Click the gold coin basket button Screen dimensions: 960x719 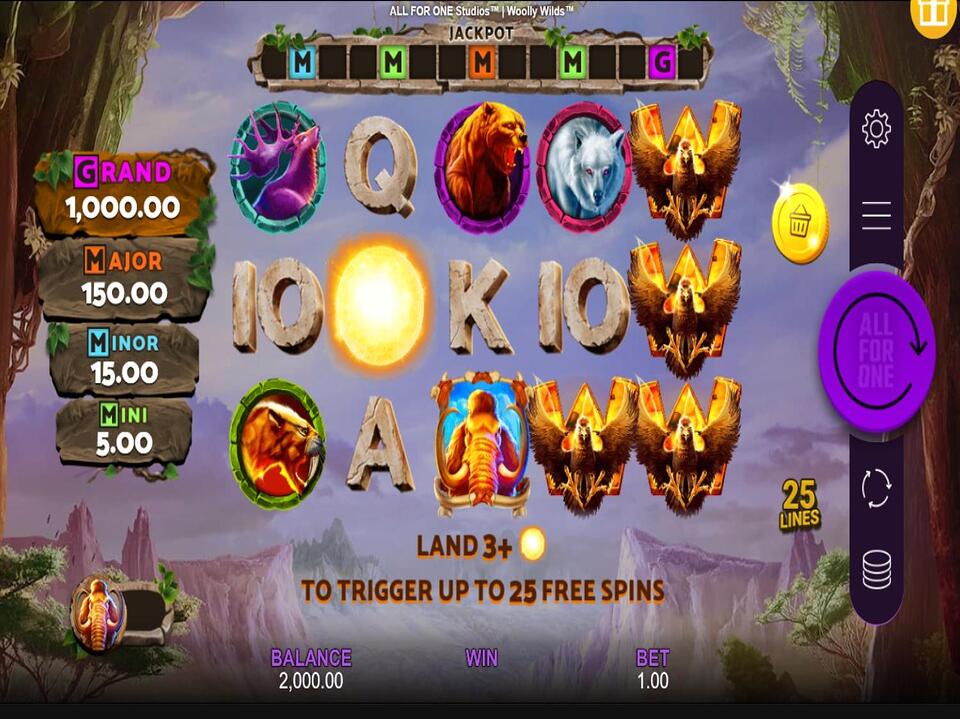tap(800, 224)
